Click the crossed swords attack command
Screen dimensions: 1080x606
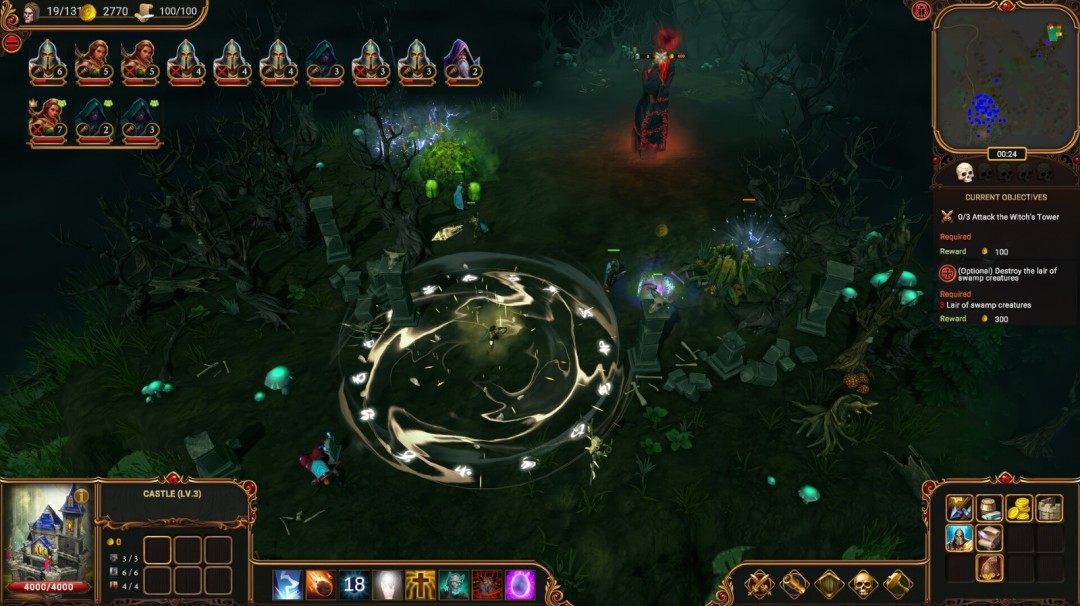point(759,584)
